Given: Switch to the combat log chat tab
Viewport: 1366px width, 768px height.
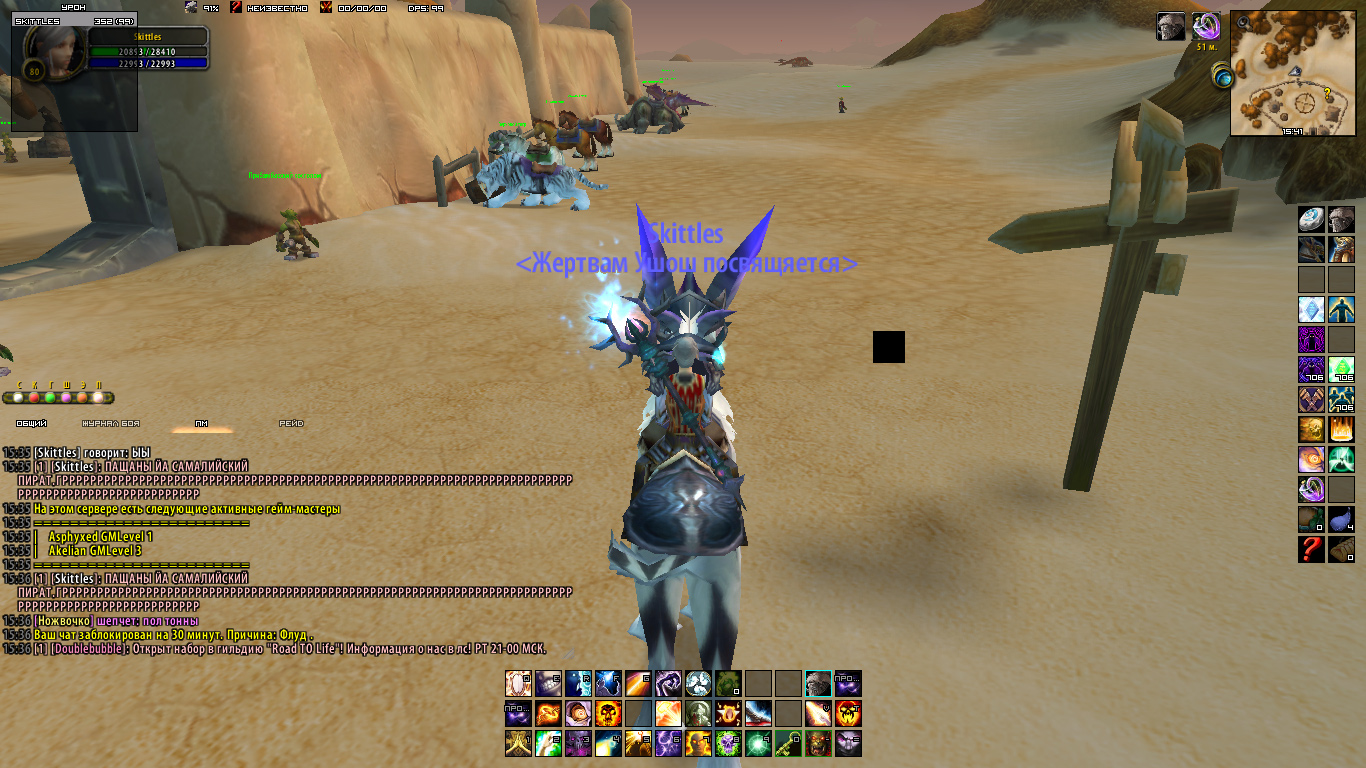Looking at the screenshot, I should pos(110,423).
